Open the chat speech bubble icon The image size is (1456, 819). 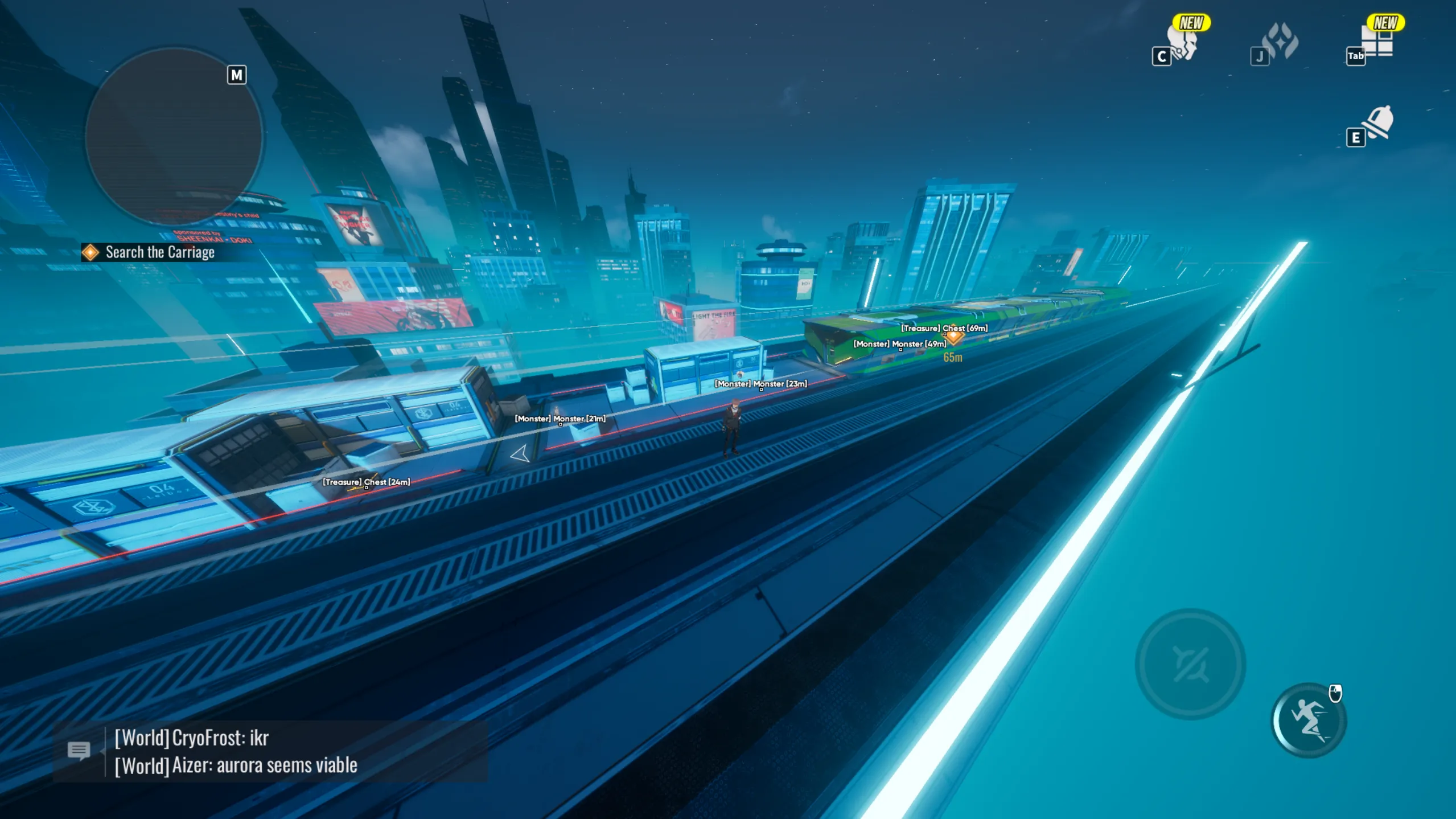(79, 751)
